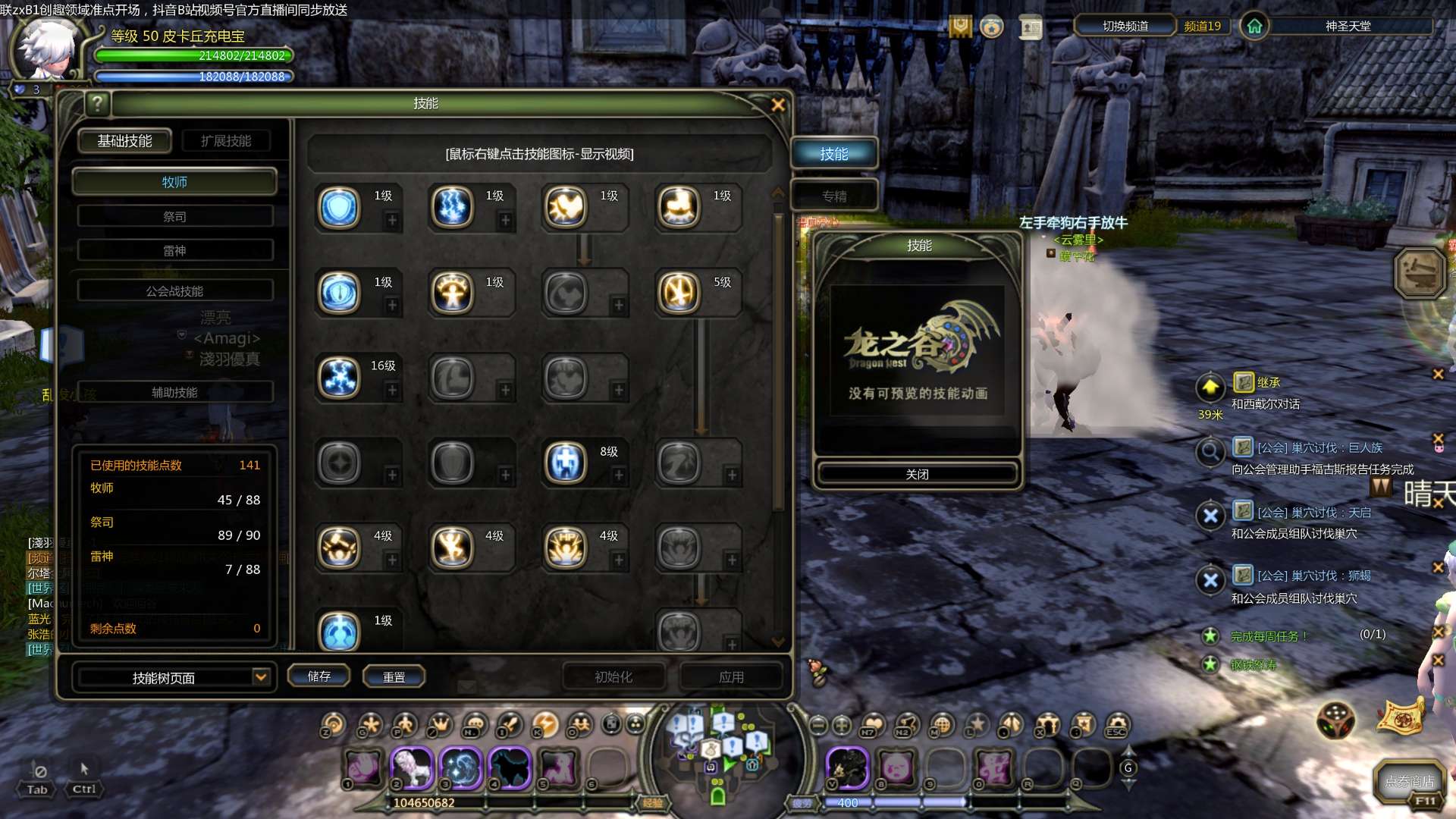Click the 切换频道 channel switch button
The width and height of the screenshot is (1456, 819).
click(1125, 27)
